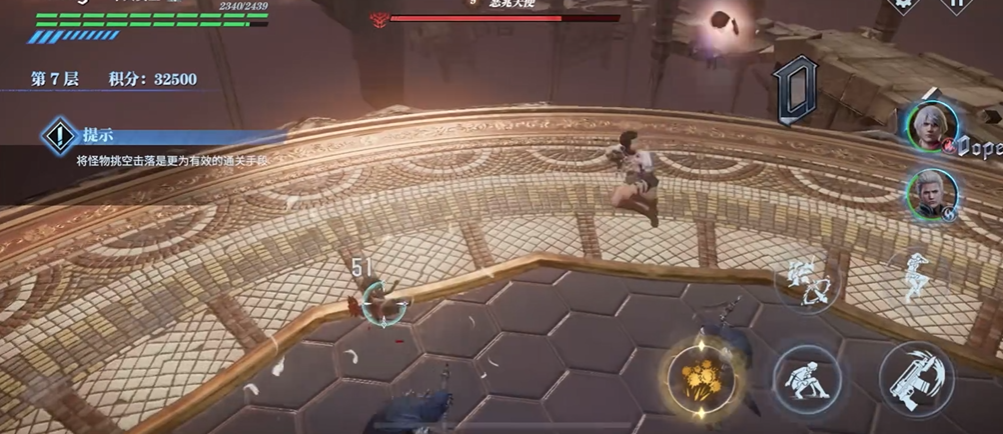Viewport: 1003px width, 434px height.
Task: Switch to the slicked-back-hair character portrait
Action: [932, 193]
